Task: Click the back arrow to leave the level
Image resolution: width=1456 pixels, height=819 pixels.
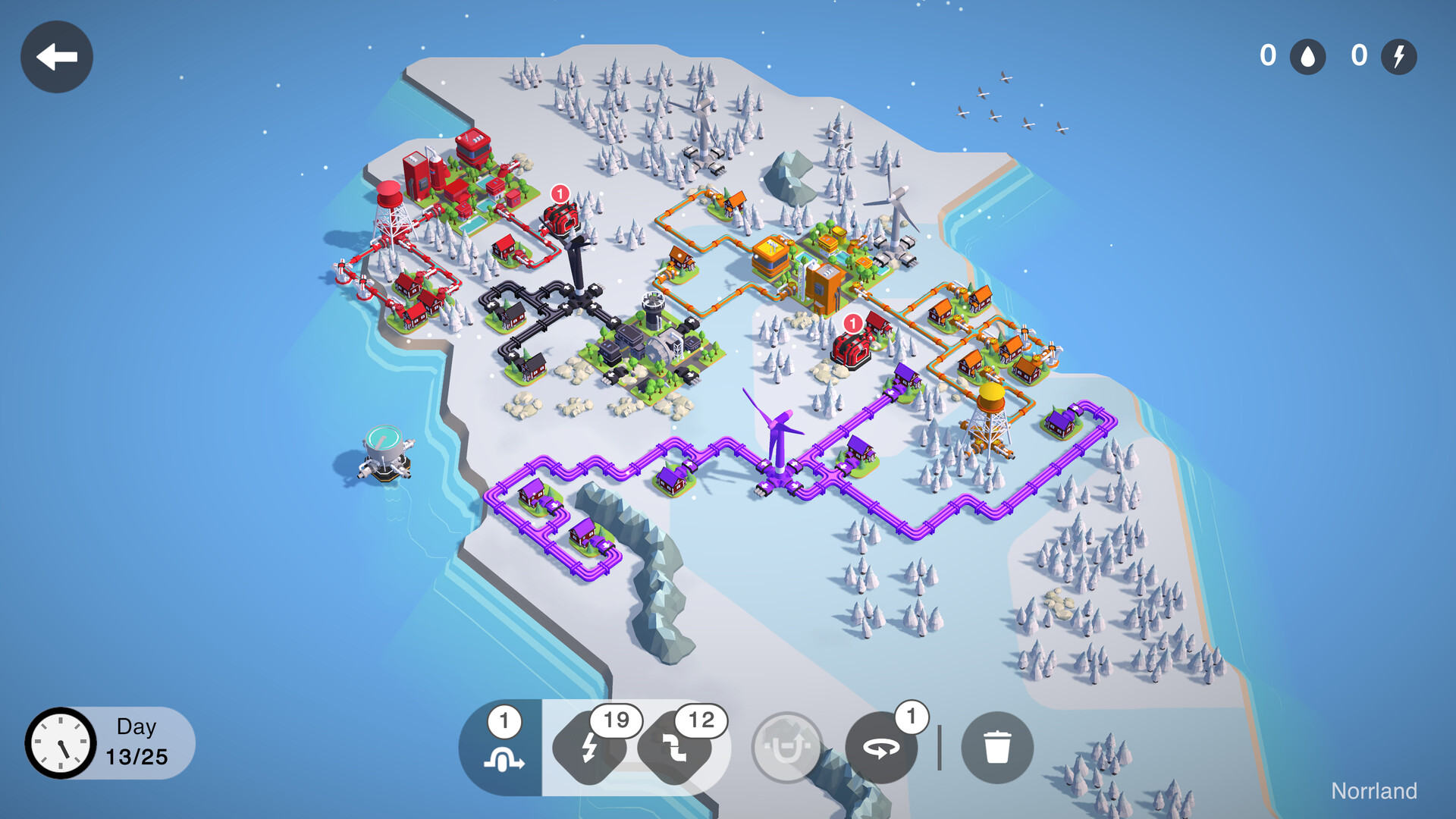Action: (56, 56)
